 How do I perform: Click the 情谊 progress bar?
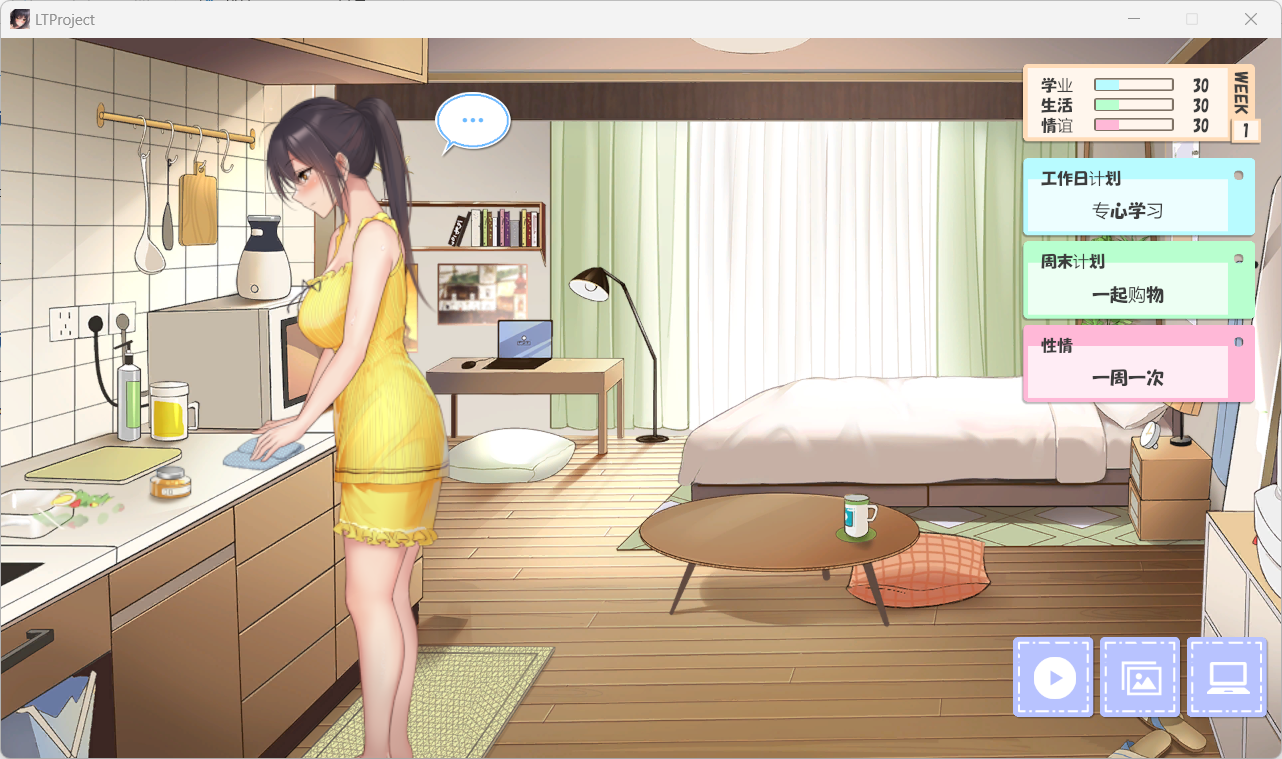pyautogui.click(x=1133, y=123)
